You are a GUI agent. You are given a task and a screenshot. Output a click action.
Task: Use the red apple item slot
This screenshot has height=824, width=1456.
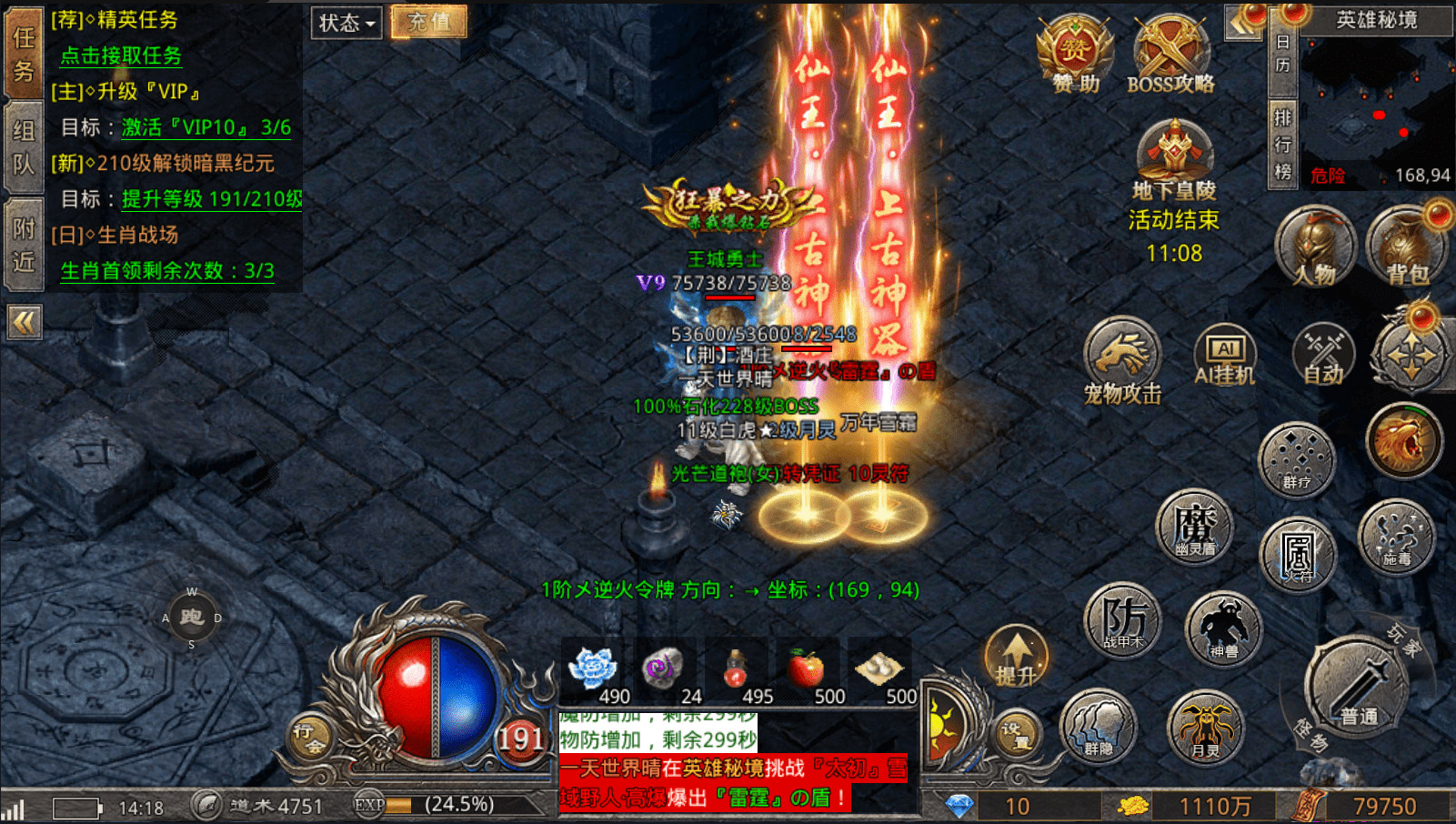click(806, 673)
